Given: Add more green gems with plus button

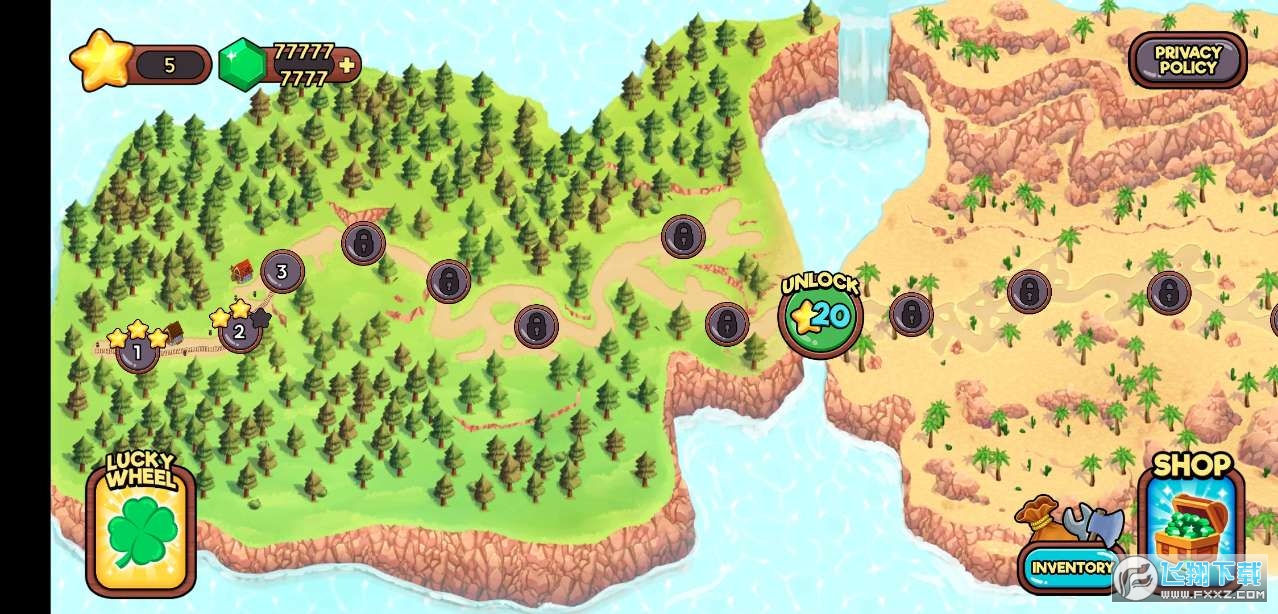Looking at the screenshot, I should tap(347, 66).
